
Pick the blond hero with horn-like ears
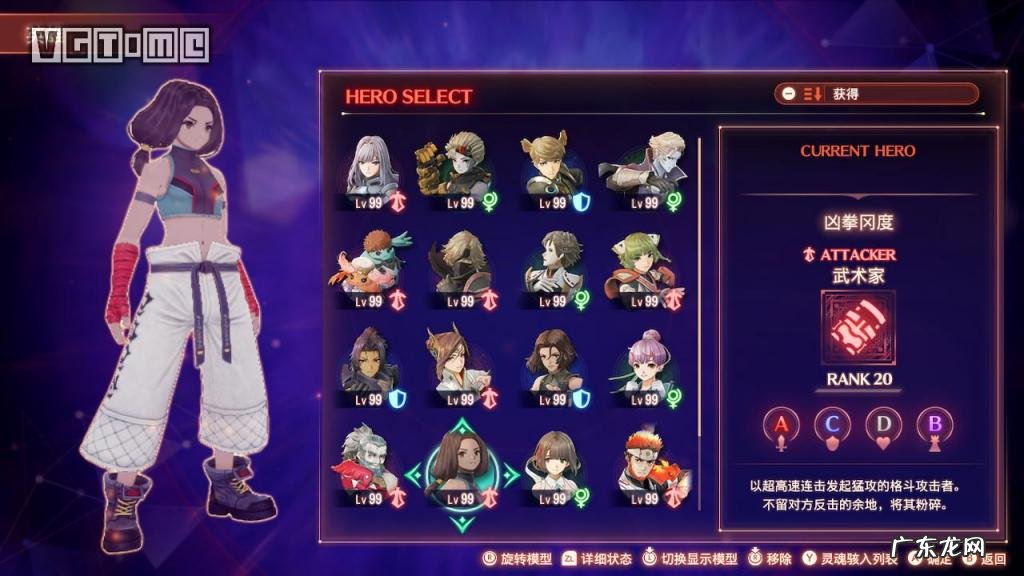click(x=550, y=168)
